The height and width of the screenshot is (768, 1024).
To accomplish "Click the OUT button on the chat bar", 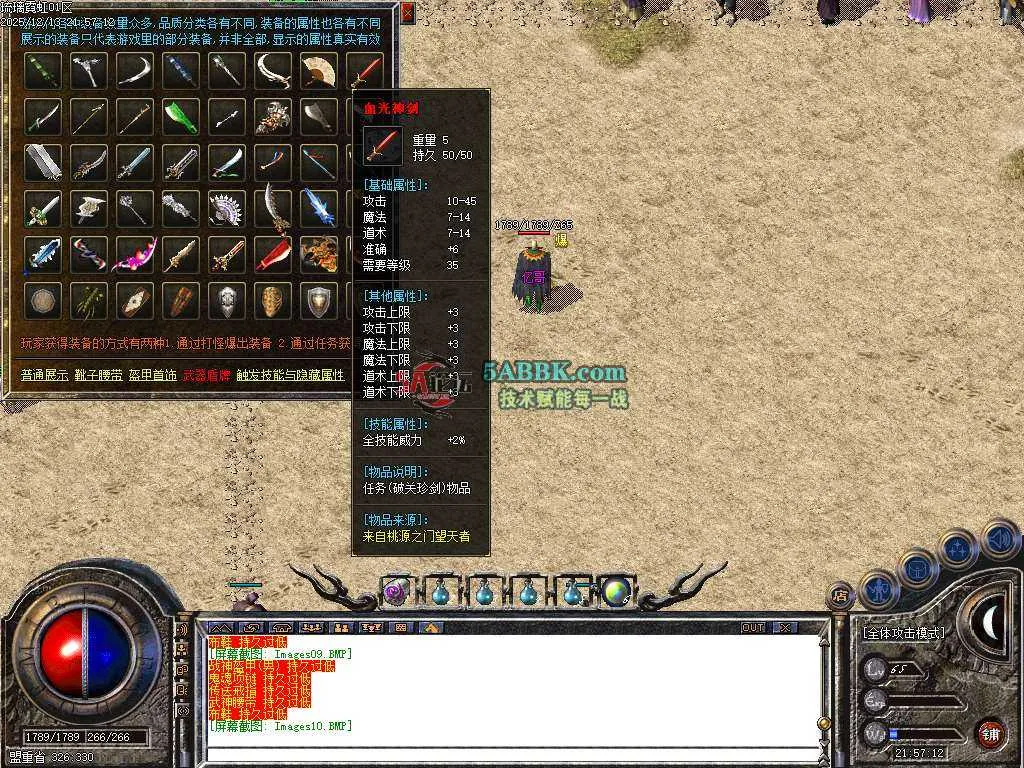I will 753,627.
